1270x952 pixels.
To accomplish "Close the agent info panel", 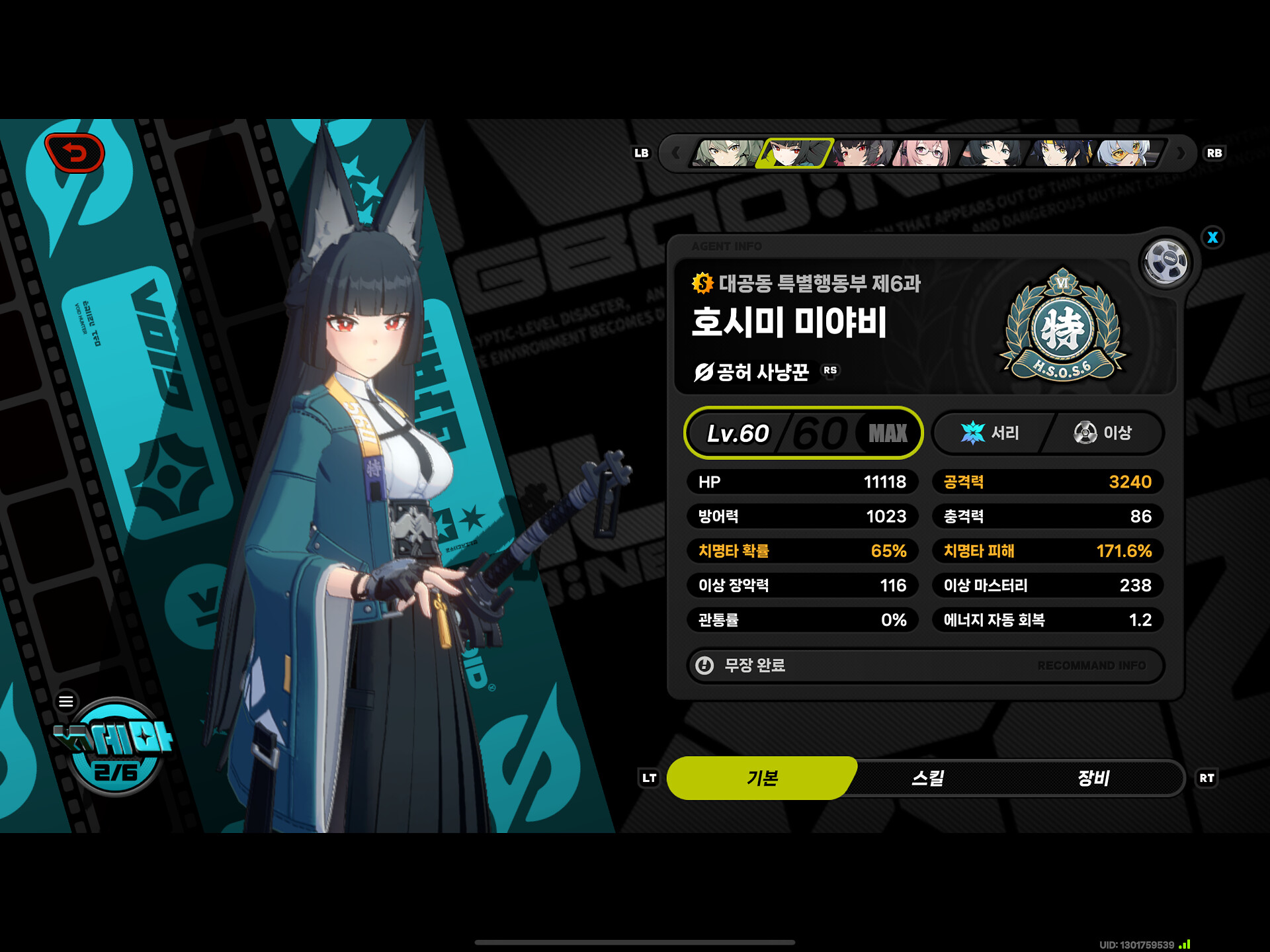I will click(1212, 238).
